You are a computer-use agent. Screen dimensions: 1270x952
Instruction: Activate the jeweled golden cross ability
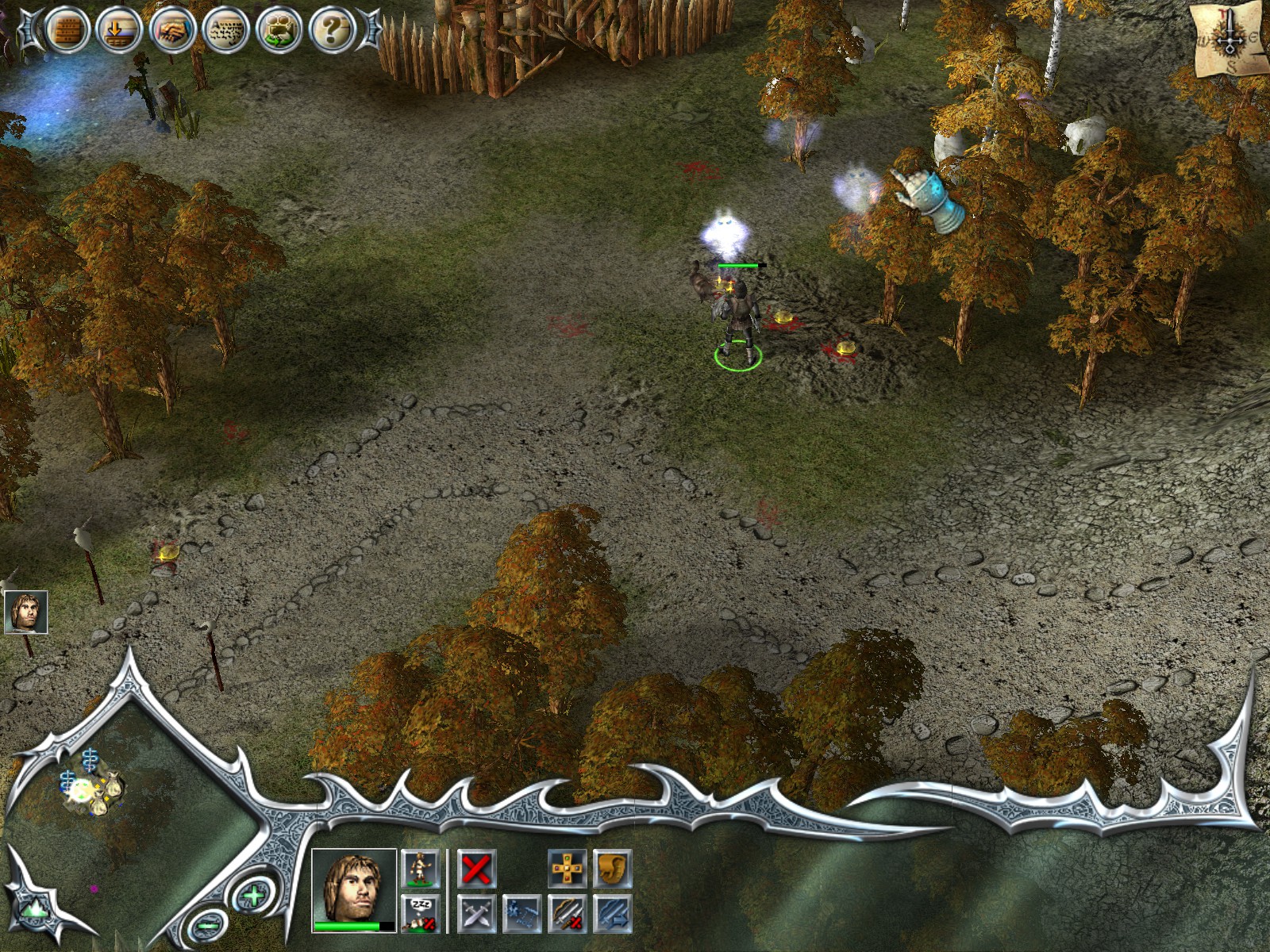coord(568,869)
